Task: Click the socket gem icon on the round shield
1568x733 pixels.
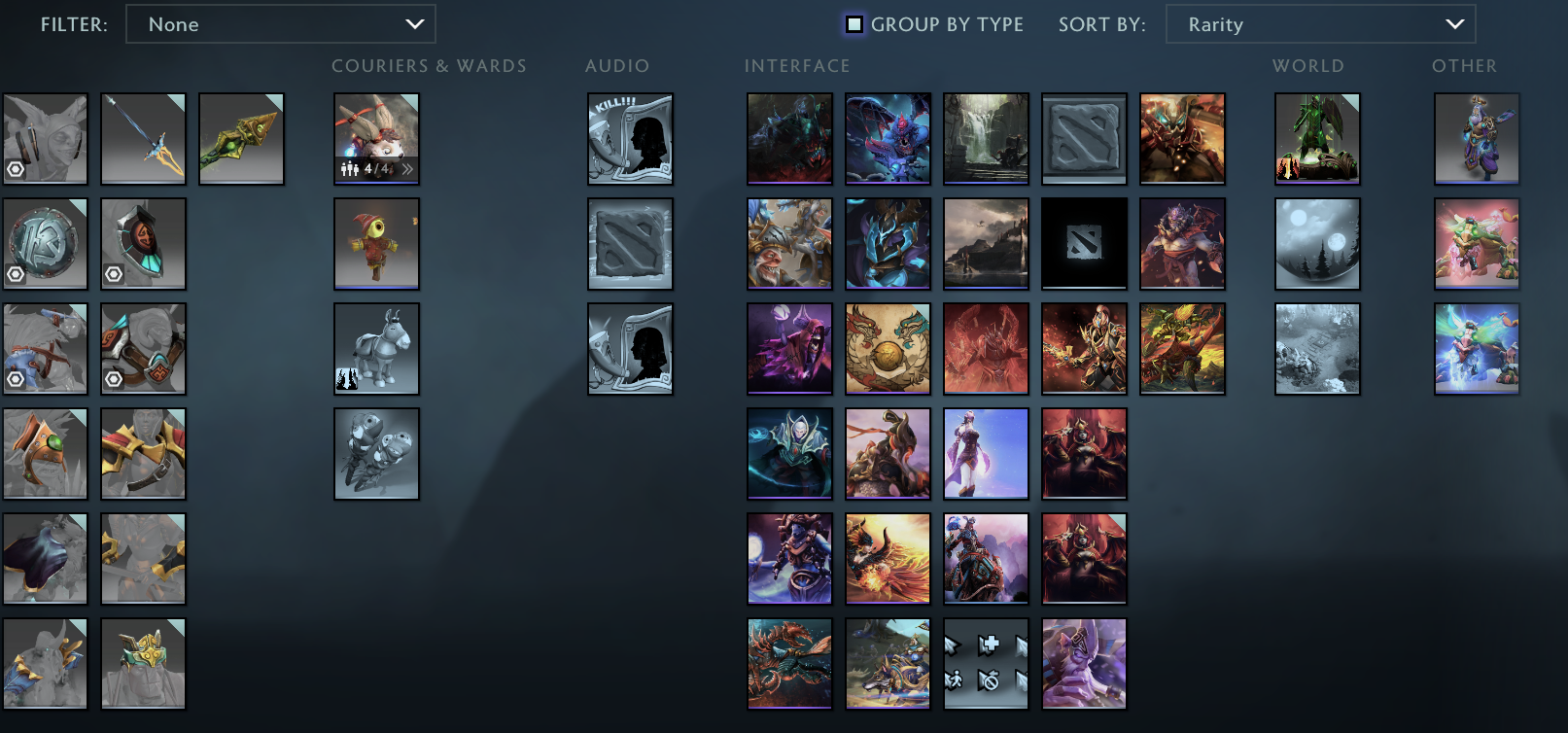Action: (x=16, y=275)
